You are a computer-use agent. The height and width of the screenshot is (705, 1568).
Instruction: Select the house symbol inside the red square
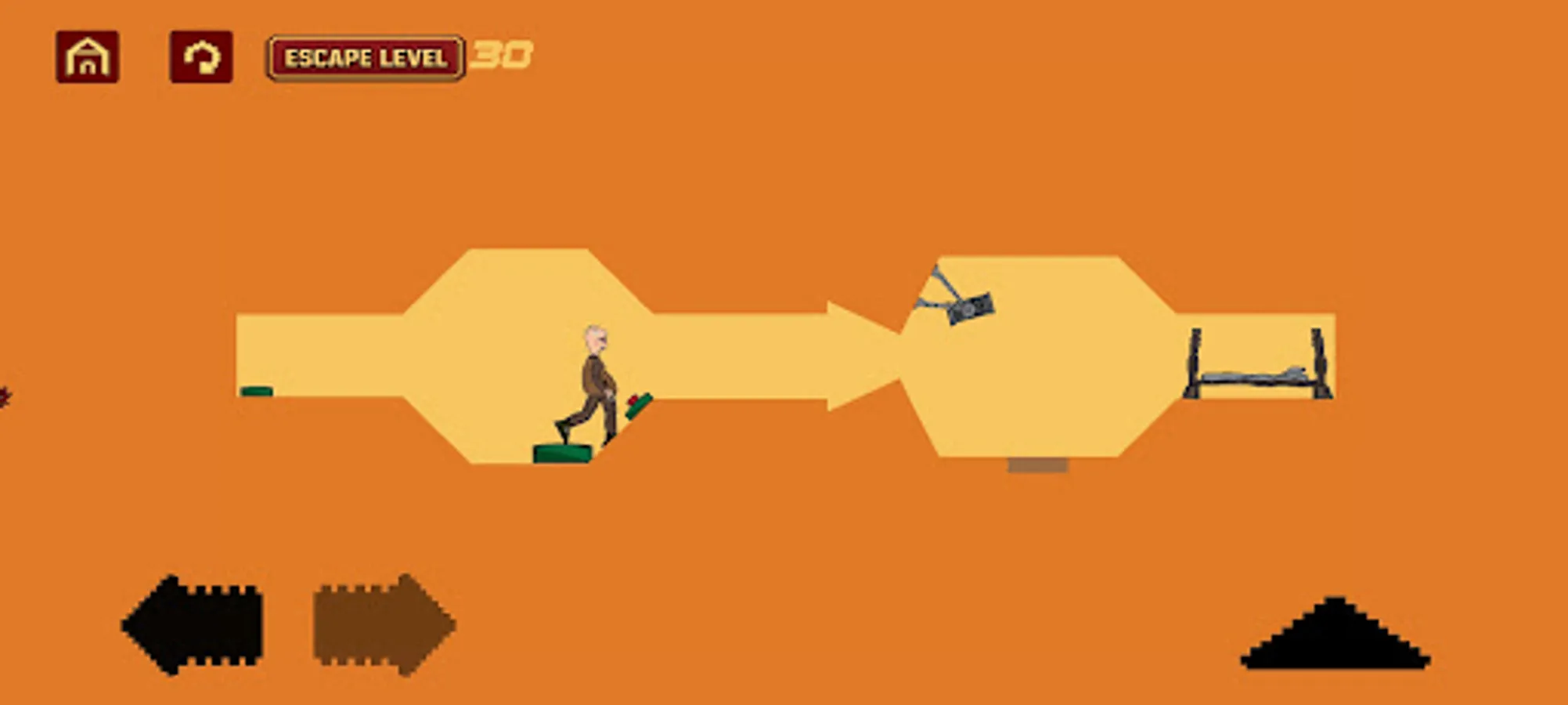coord(86,57)
